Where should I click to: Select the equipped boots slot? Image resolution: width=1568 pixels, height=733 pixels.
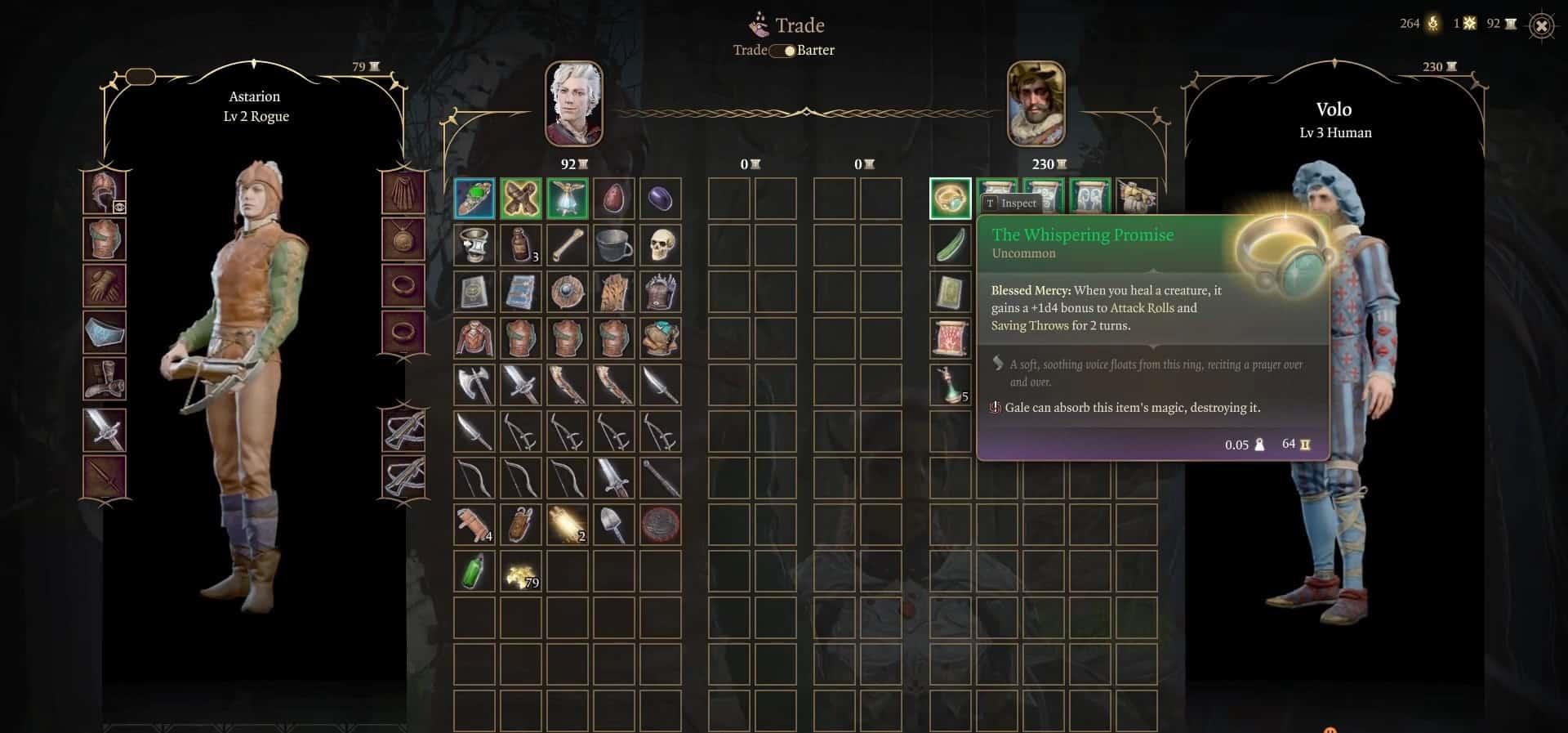[105, 380]
